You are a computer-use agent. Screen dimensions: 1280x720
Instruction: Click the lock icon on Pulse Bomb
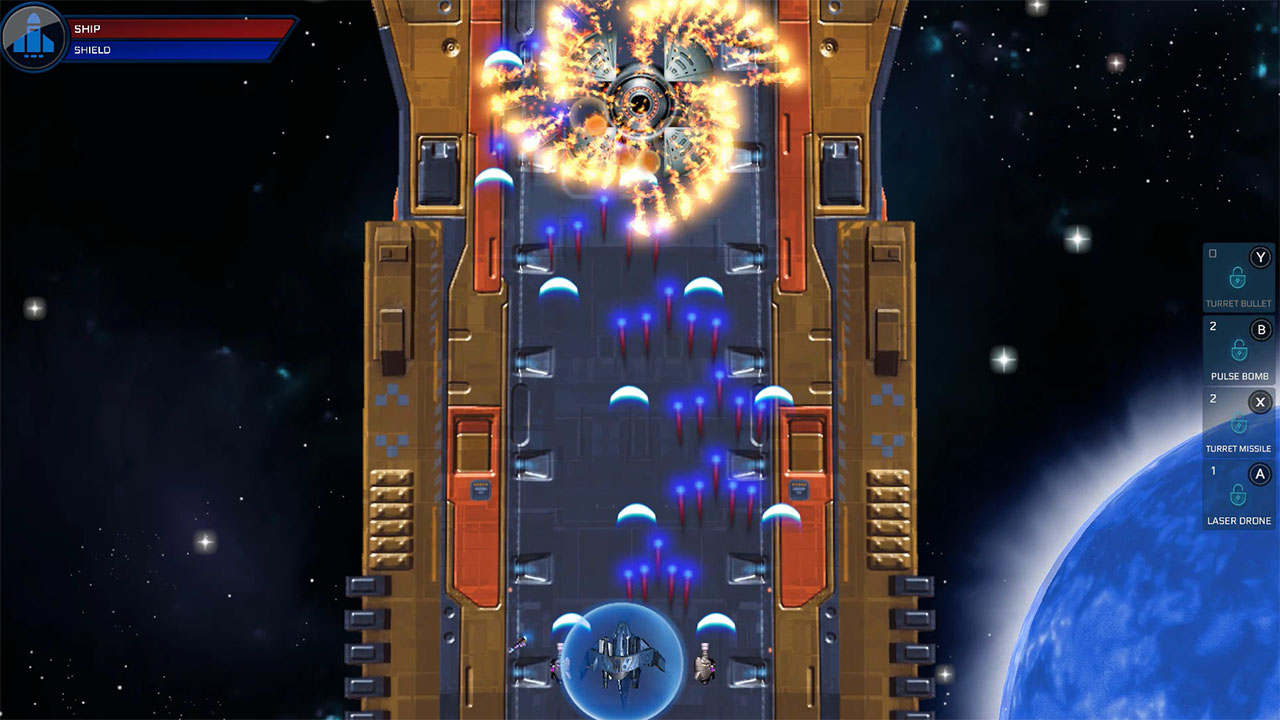tap(1238, 350)
